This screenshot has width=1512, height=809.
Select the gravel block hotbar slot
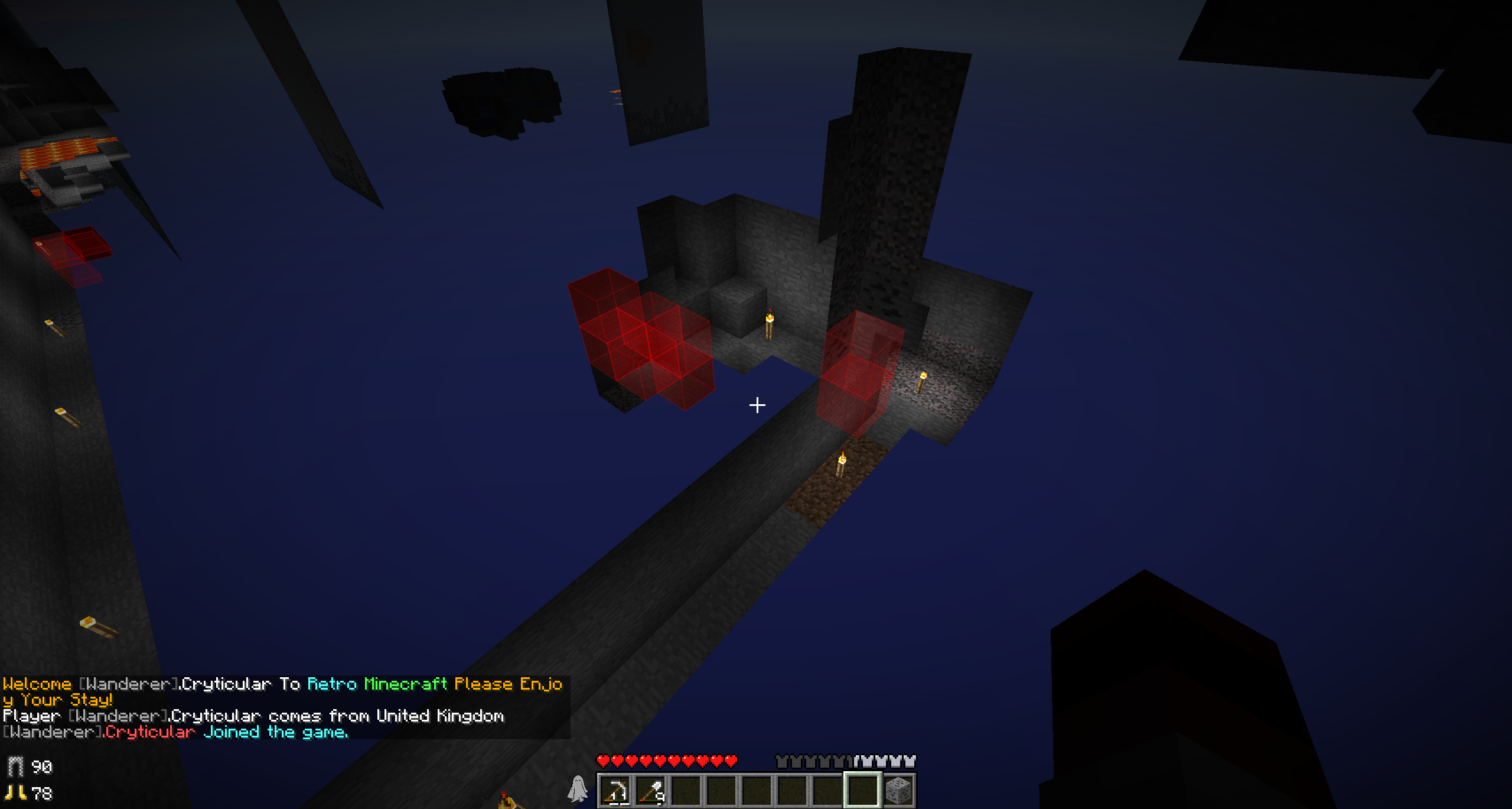click(x=898, y=790)
